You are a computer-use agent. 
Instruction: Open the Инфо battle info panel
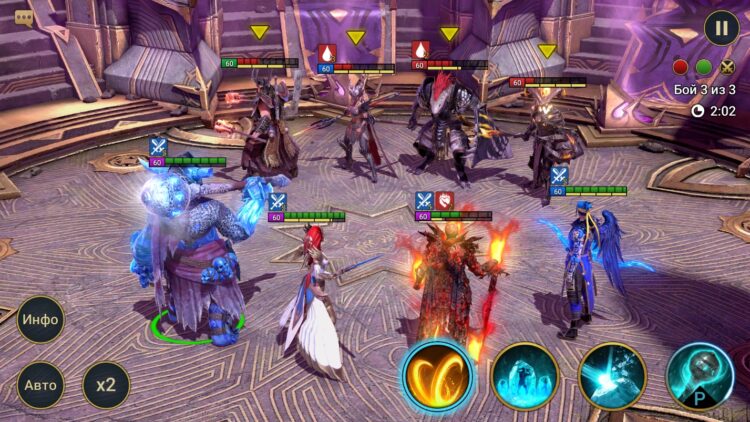click(x=40, y=321)
